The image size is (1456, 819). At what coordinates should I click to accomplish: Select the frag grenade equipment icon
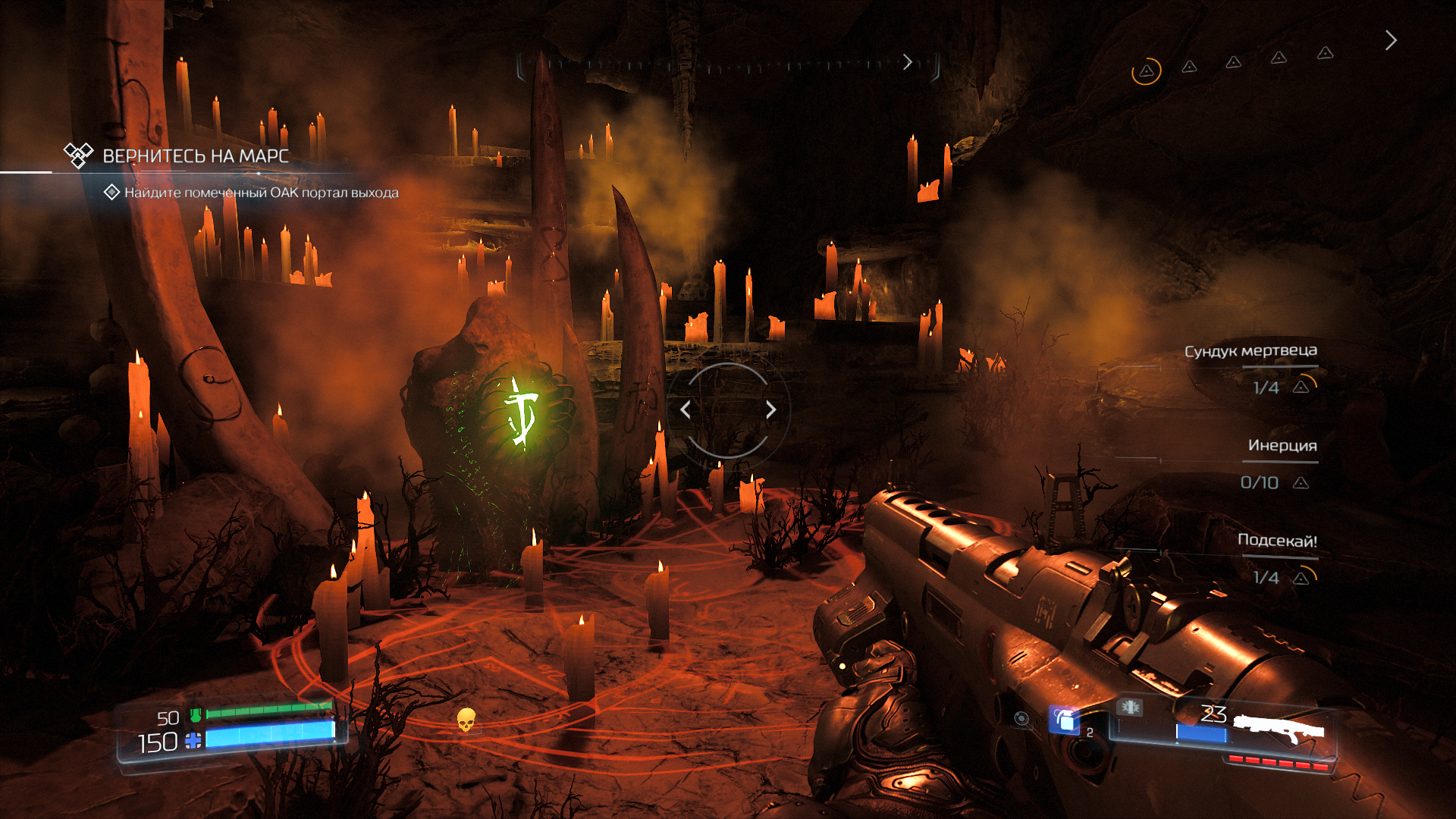pos(1064,720)
